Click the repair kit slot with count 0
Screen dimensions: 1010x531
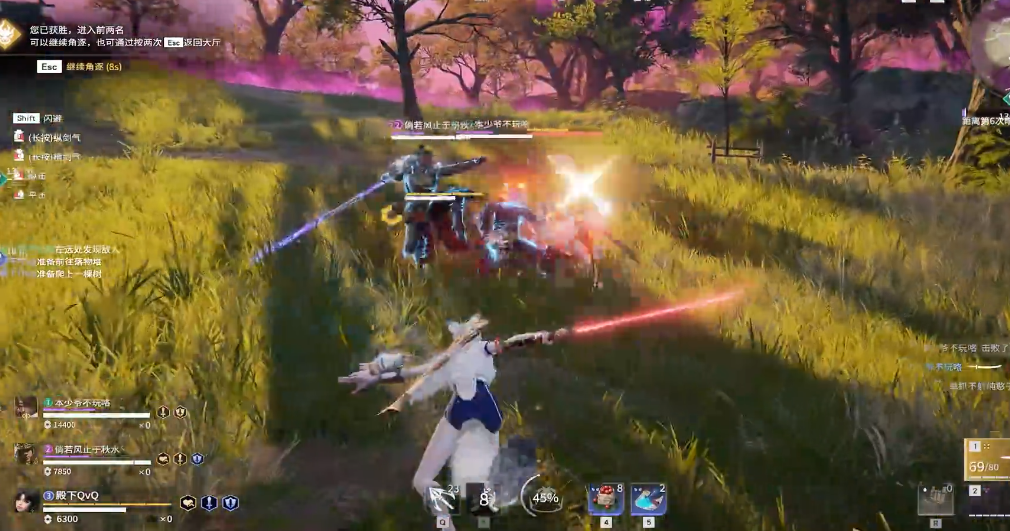(x=937, y=496)
